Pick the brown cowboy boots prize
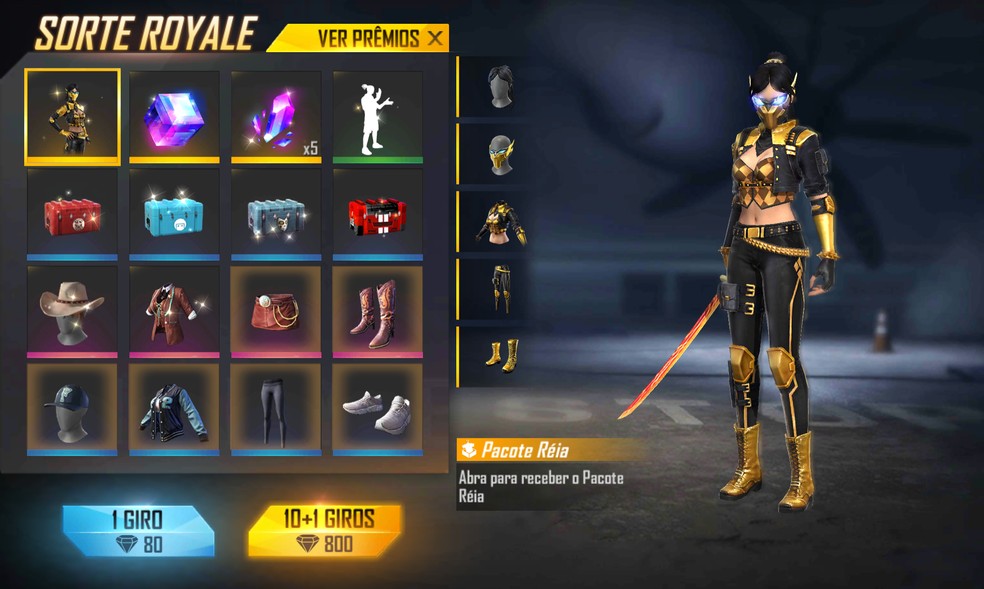 click(x=378, y=311)
